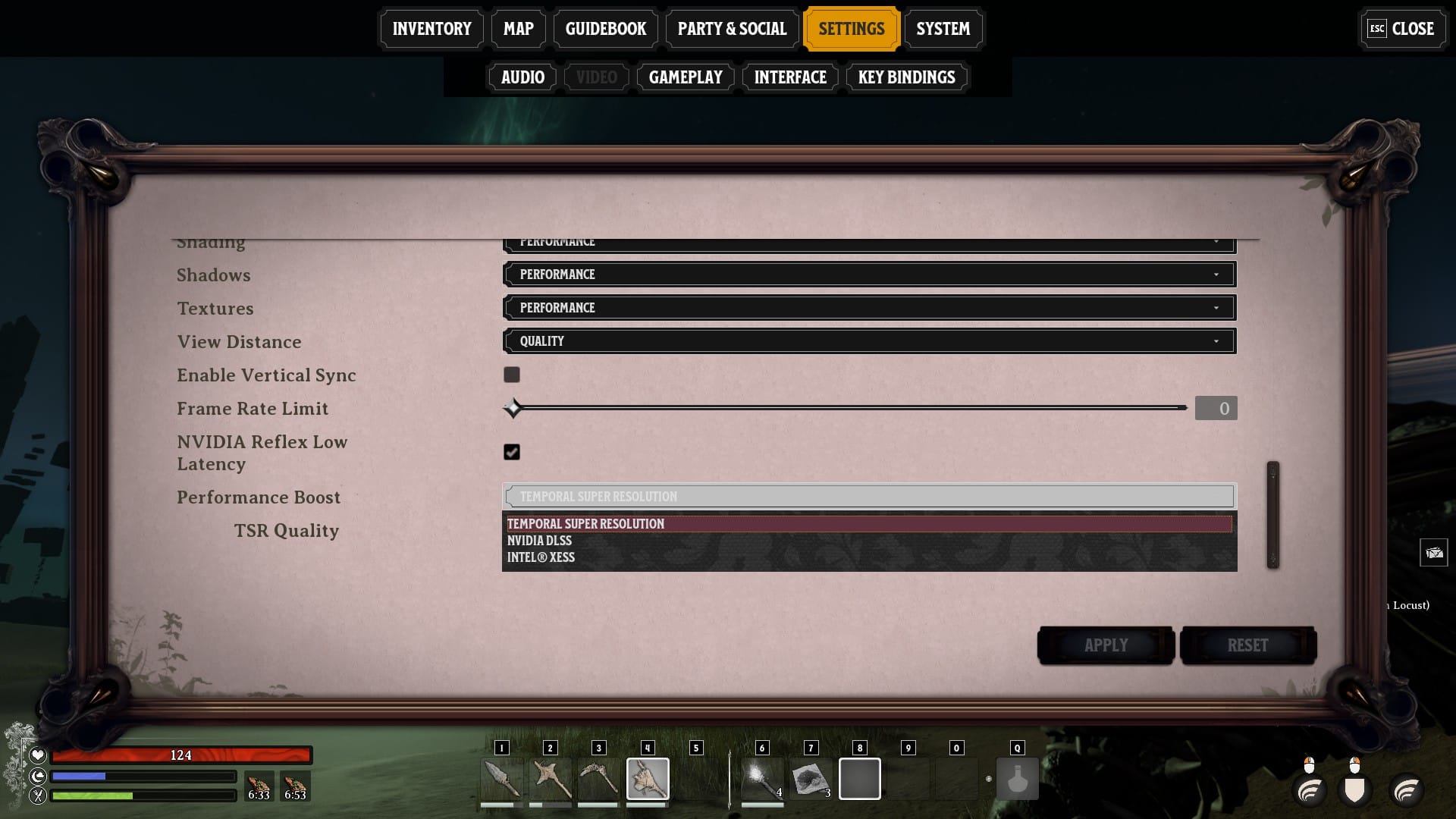Select the map item in hotbar slot 7
The width and height of the screenshot is (1456, 819).
pyautogui.click(x=811, y=779)
